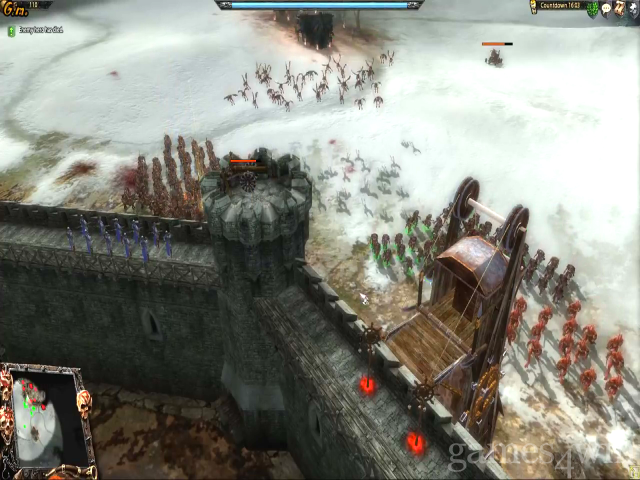Select the green shield icon beside Countdown
The height and width of the screenshot is (480, 640).
coord(592,8)
